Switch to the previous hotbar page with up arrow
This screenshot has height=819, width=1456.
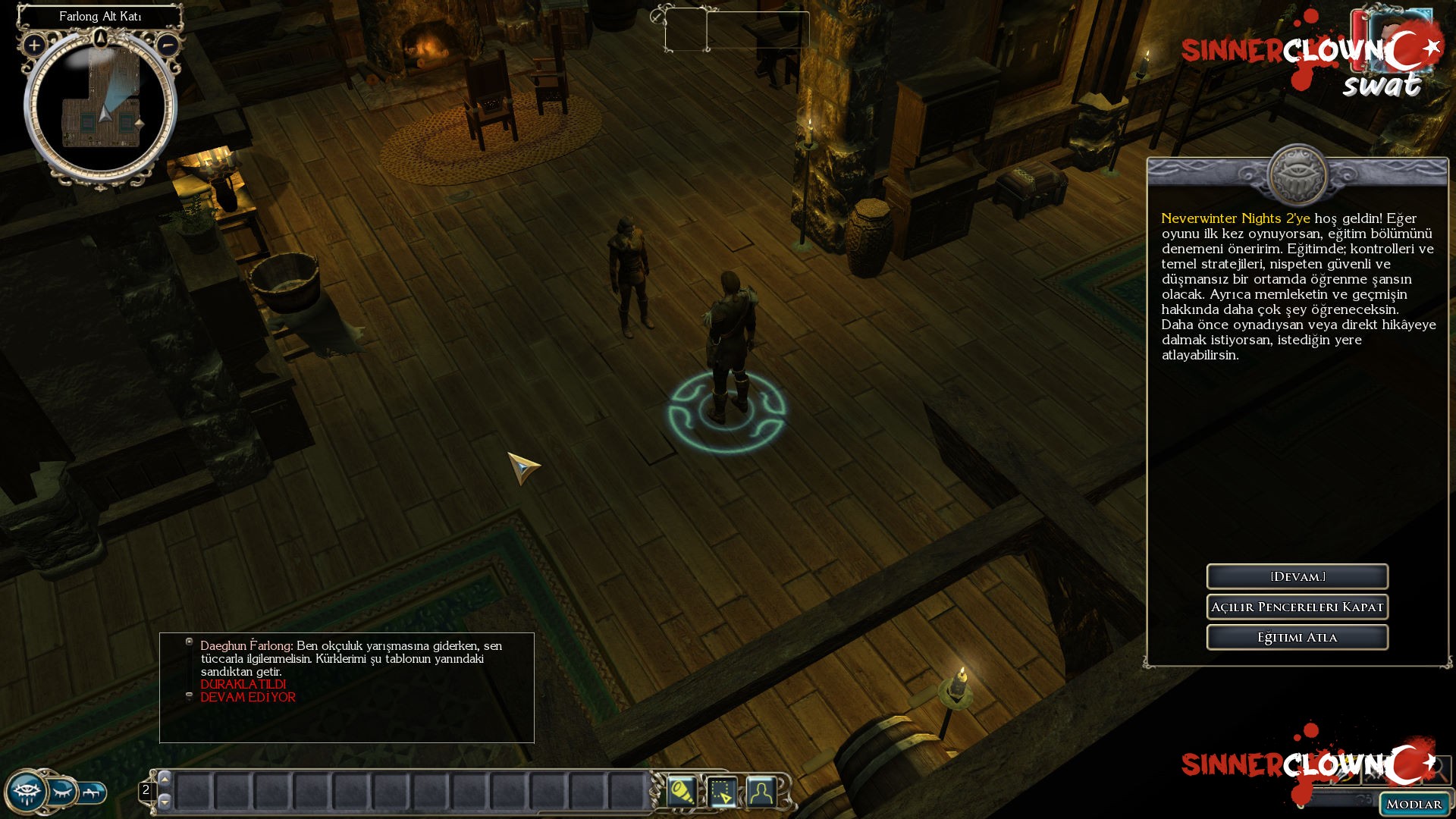pos(165,780)
